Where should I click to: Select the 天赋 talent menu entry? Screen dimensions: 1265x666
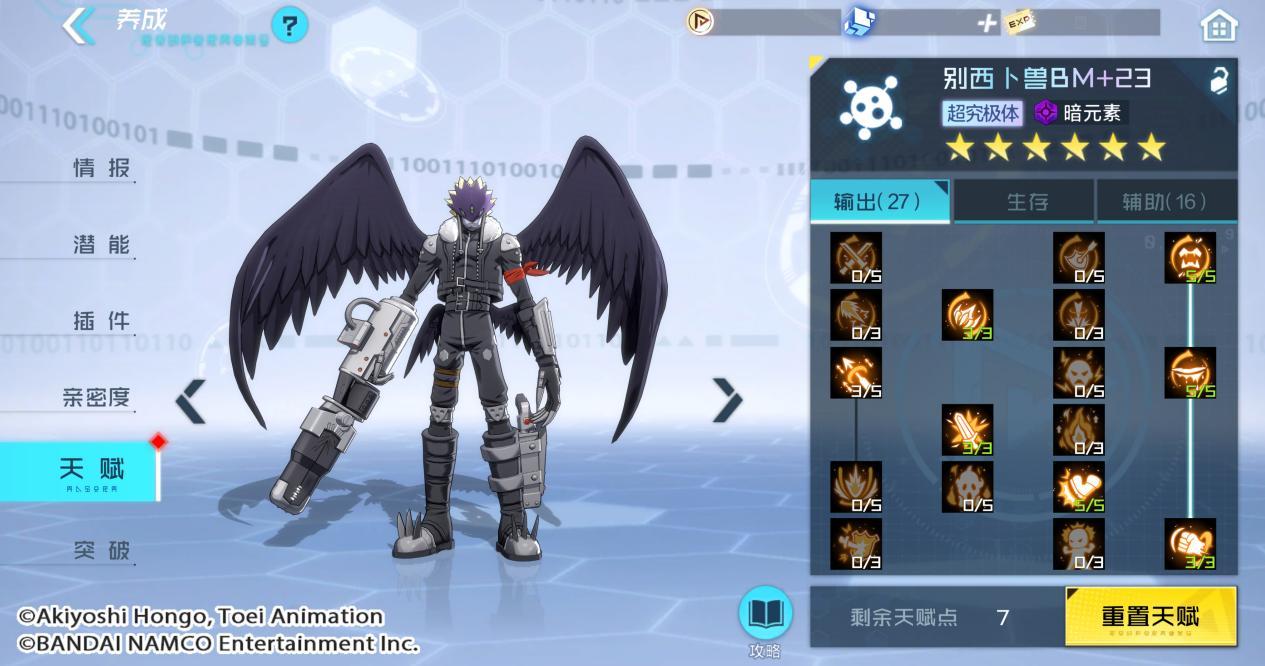click(91, 471)
